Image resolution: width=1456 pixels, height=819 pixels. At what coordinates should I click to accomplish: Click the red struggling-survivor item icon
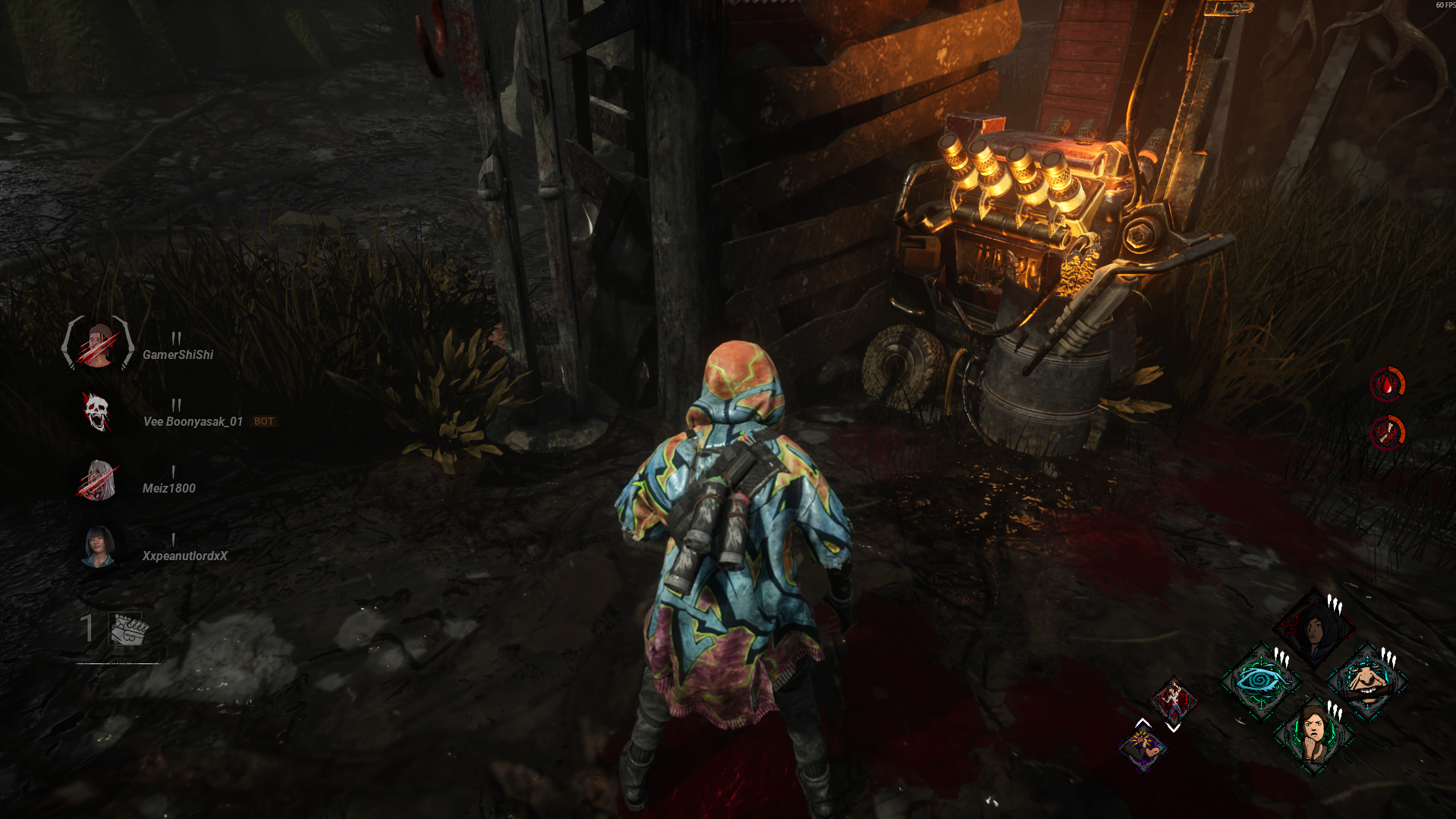pos(1174,701)
